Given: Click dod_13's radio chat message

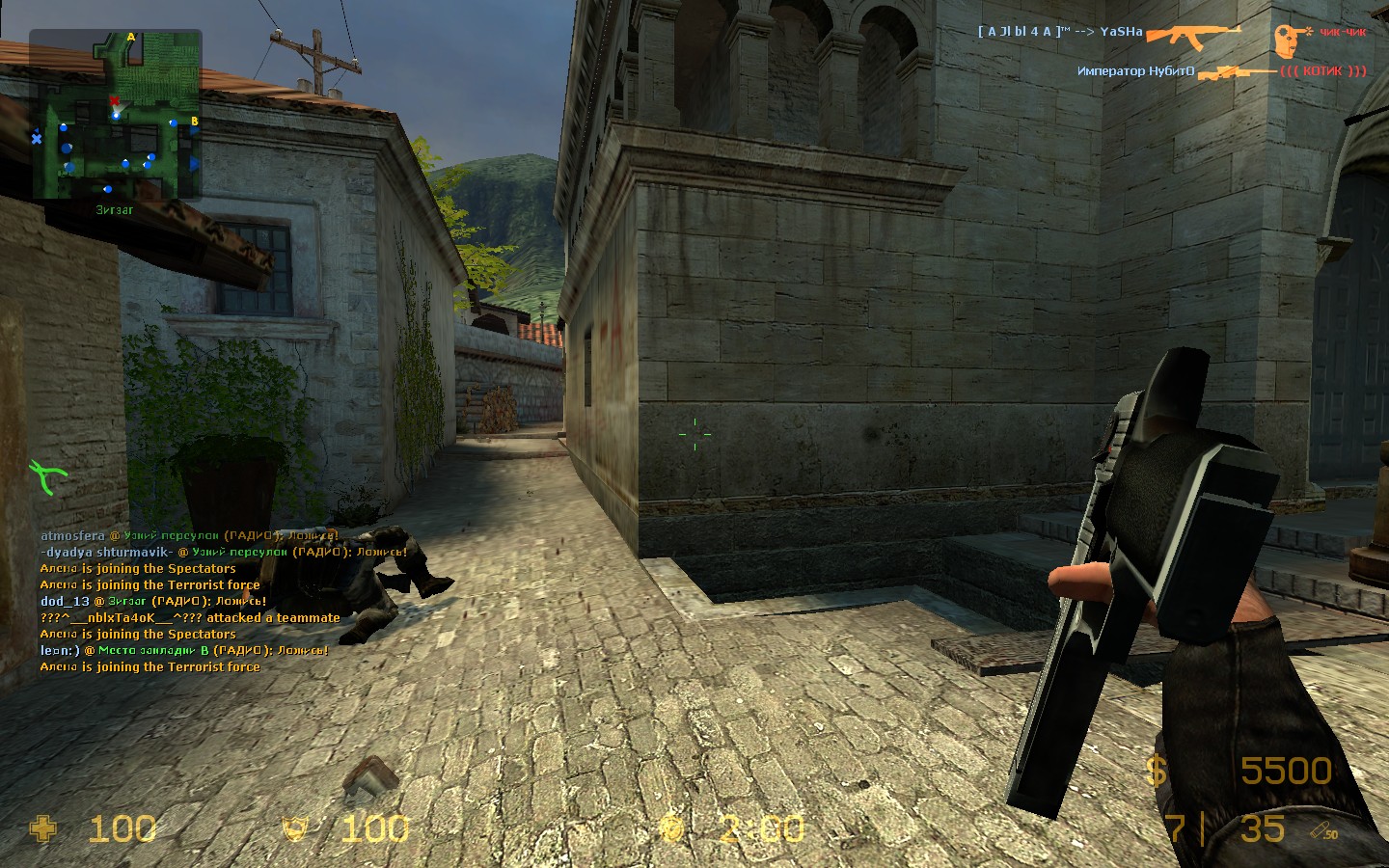Looking at the screenshot, I should click(x=153, y=601).
